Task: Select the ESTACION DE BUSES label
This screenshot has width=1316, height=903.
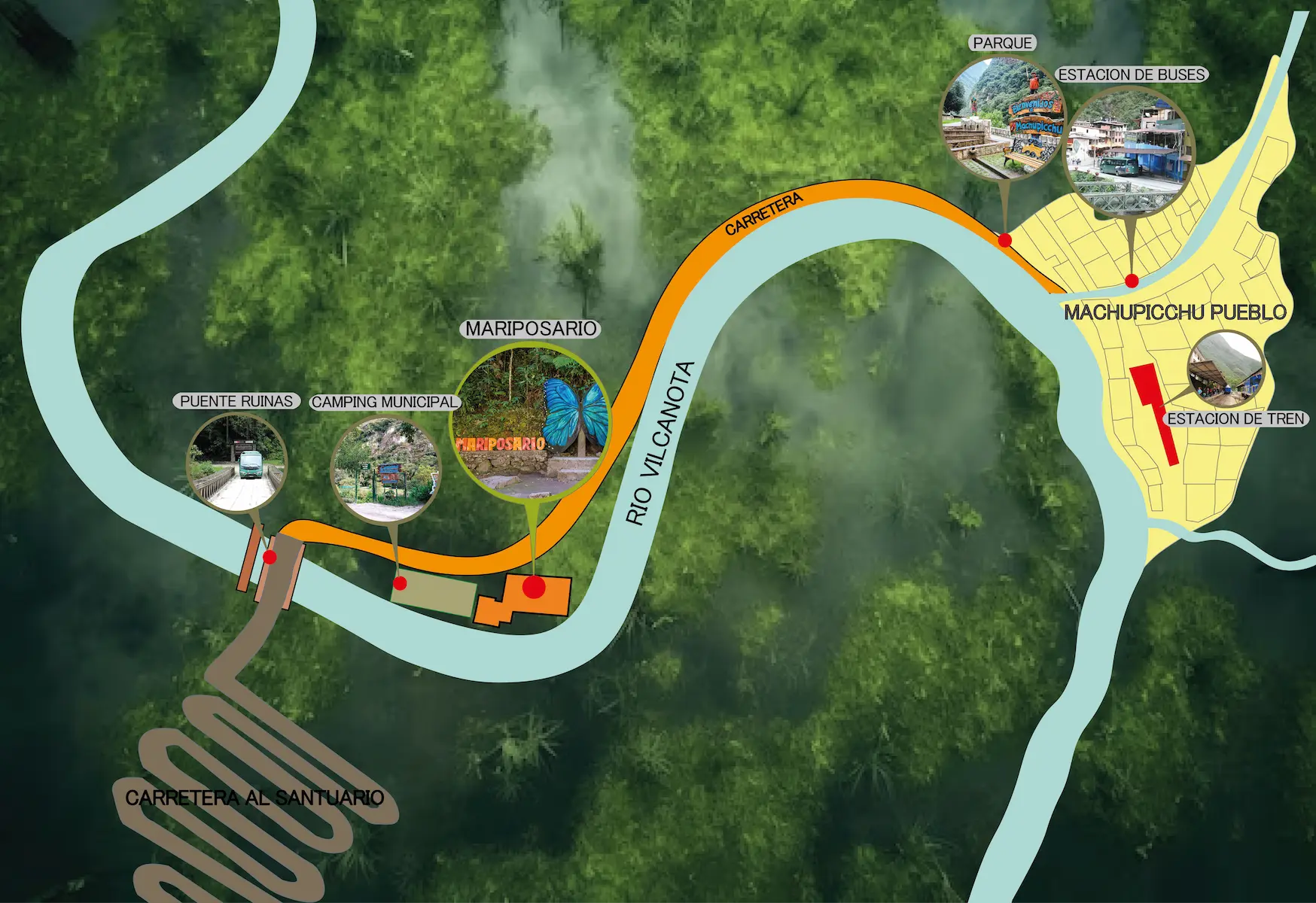Action: pyautogui.click(x=1132, y=75)
